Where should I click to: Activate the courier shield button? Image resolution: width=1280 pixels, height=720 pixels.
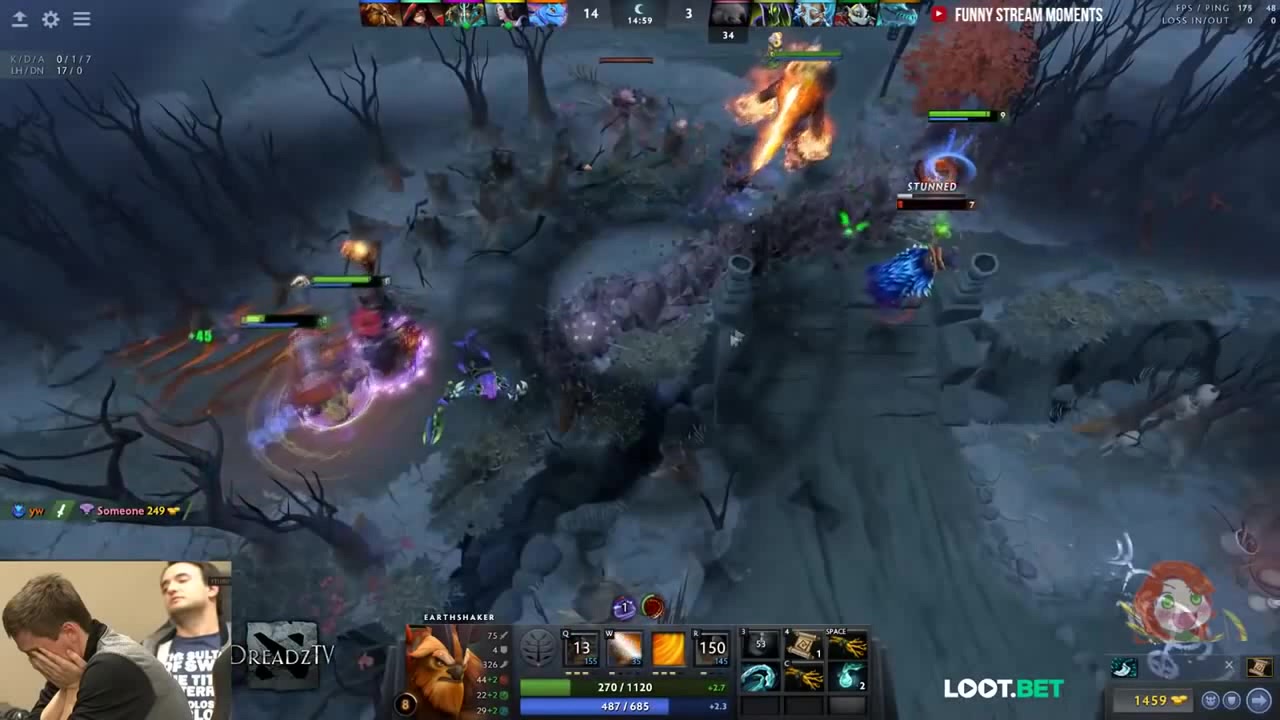coord(1232,700)
